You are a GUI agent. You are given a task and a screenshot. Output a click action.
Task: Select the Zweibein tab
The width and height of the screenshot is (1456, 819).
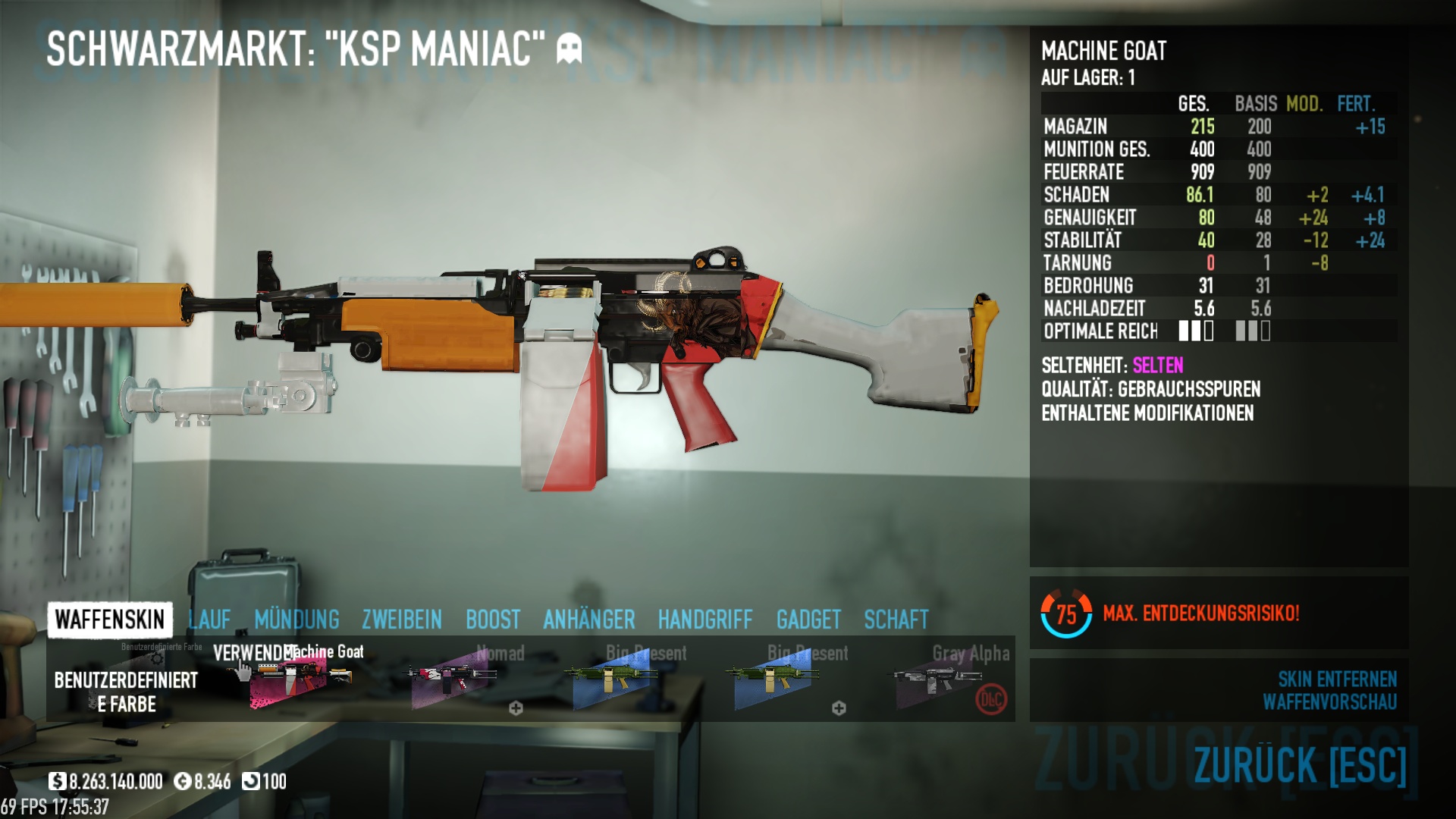402,620
